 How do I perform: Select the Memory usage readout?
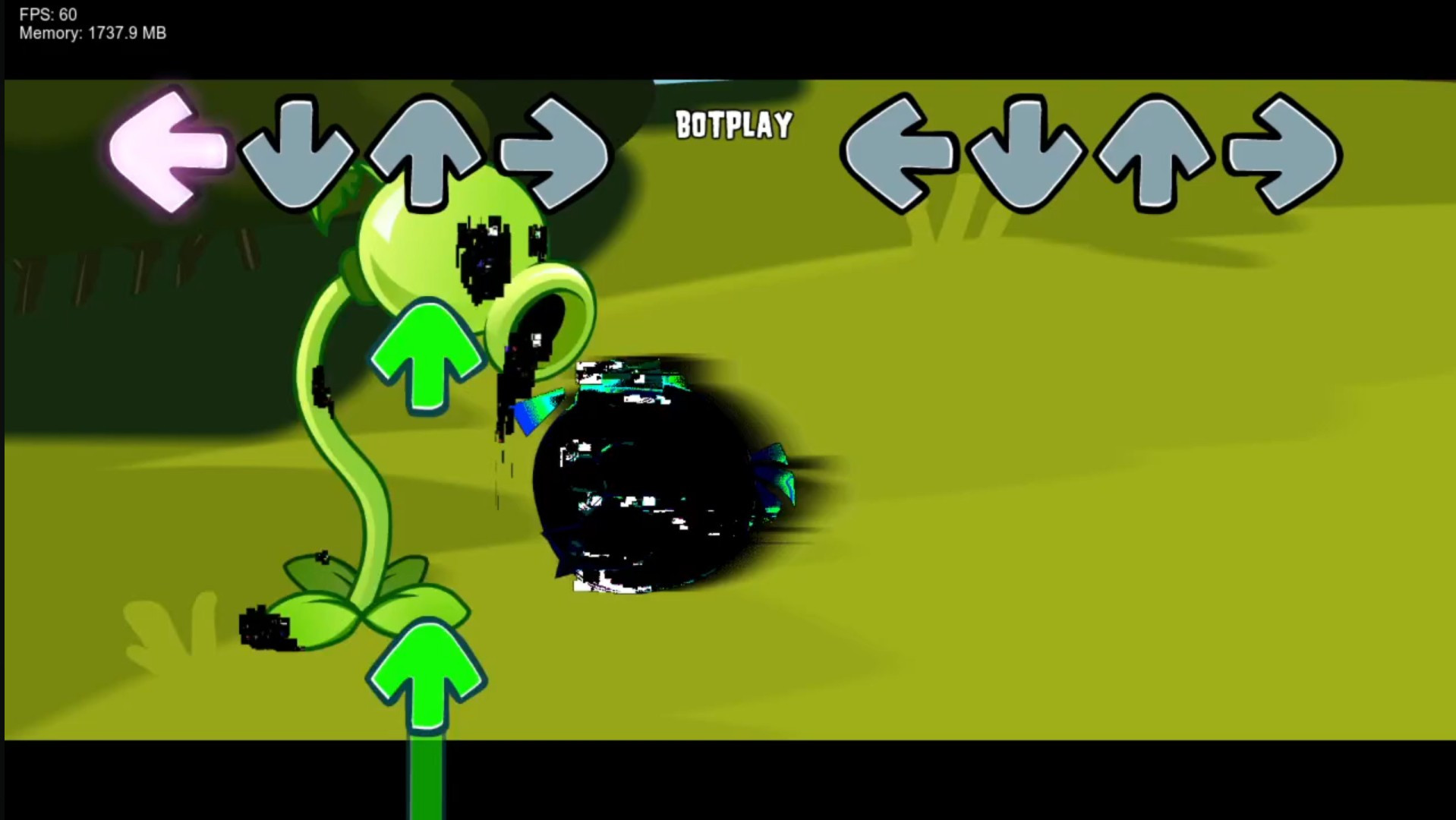[93, 33]
